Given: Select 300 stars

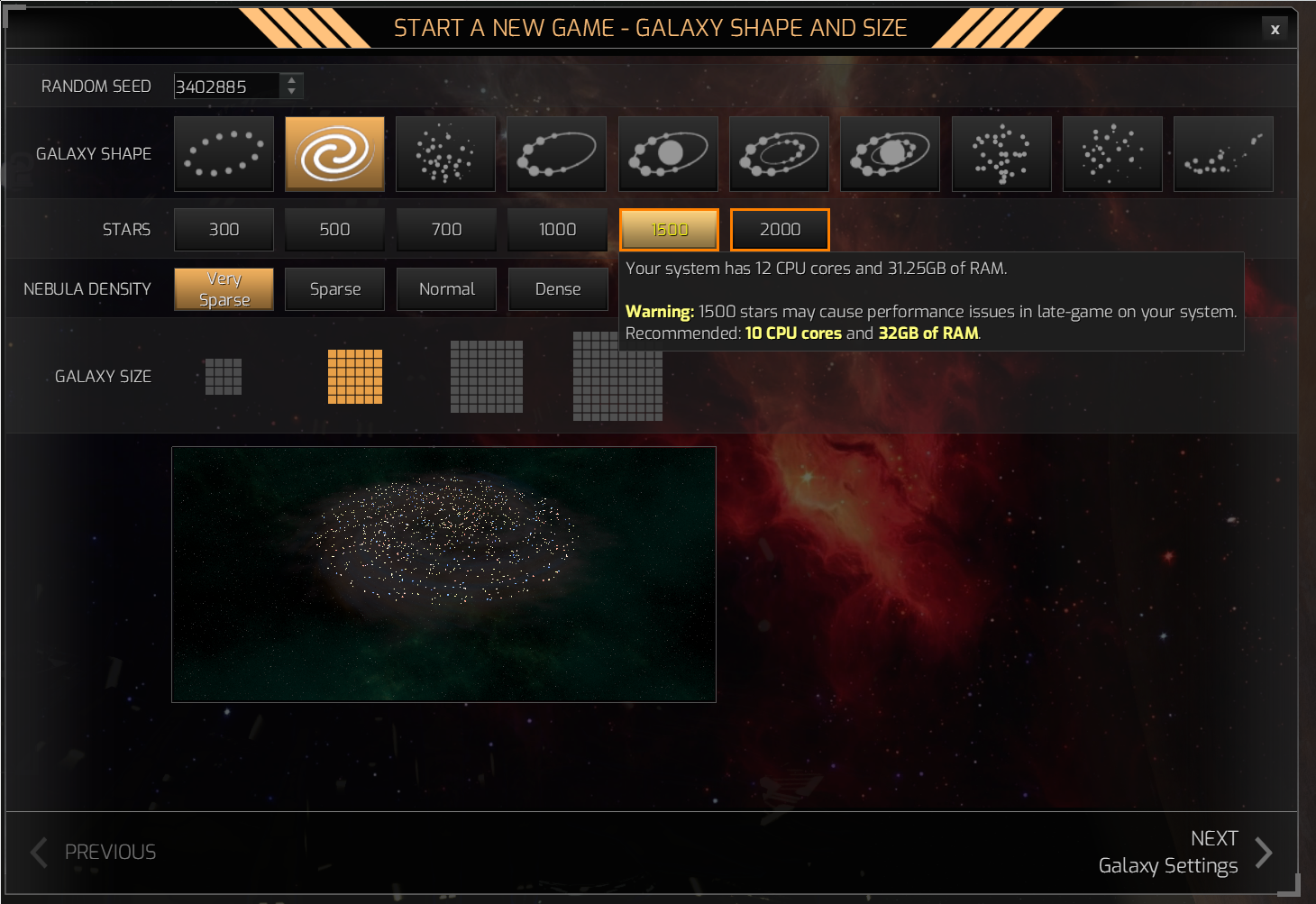Looking at the screenshot, I should coord(224,229).
